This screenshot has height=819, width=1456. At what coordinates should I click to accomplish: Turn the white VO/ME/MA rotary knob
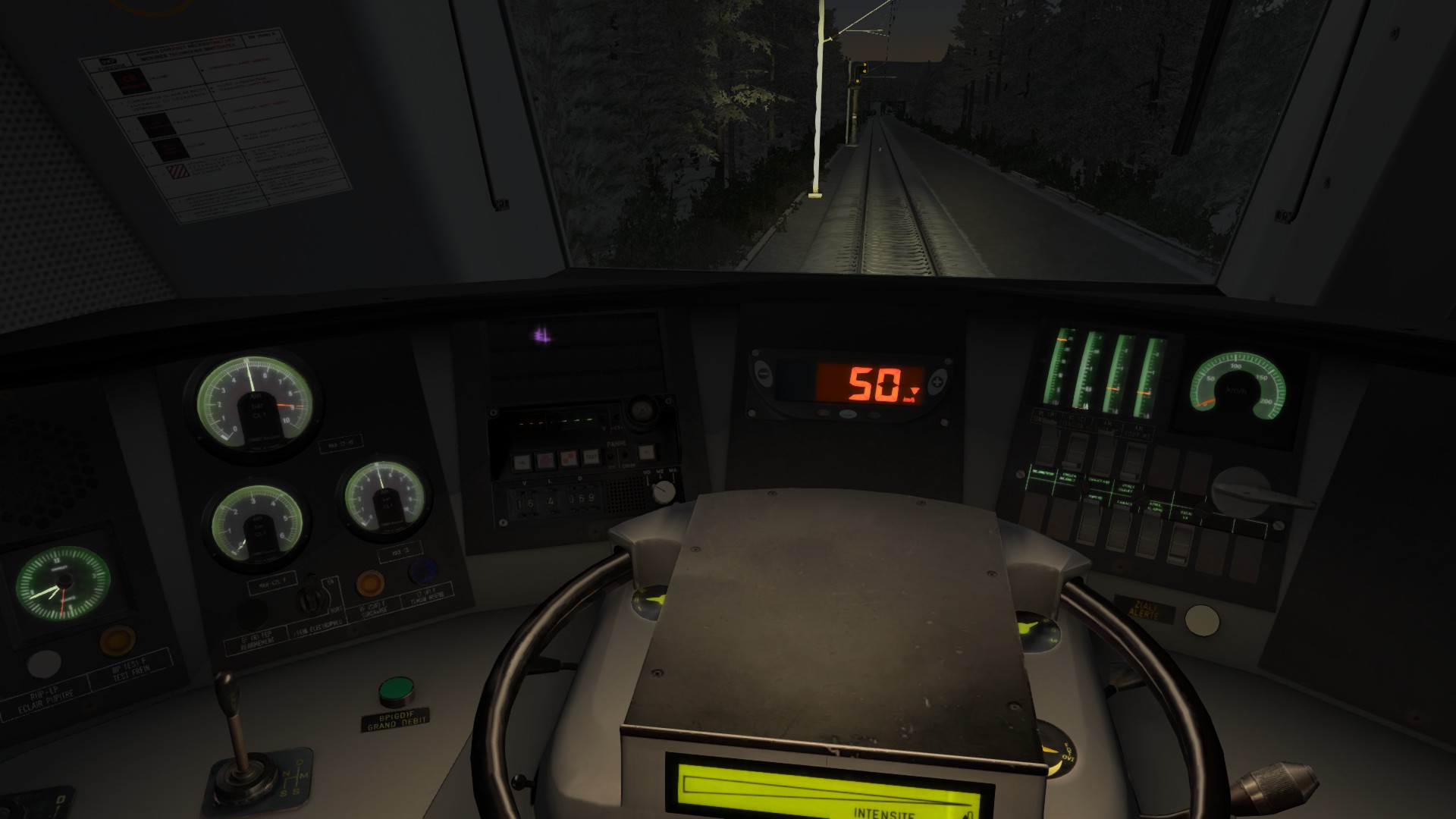pos(664,492)
